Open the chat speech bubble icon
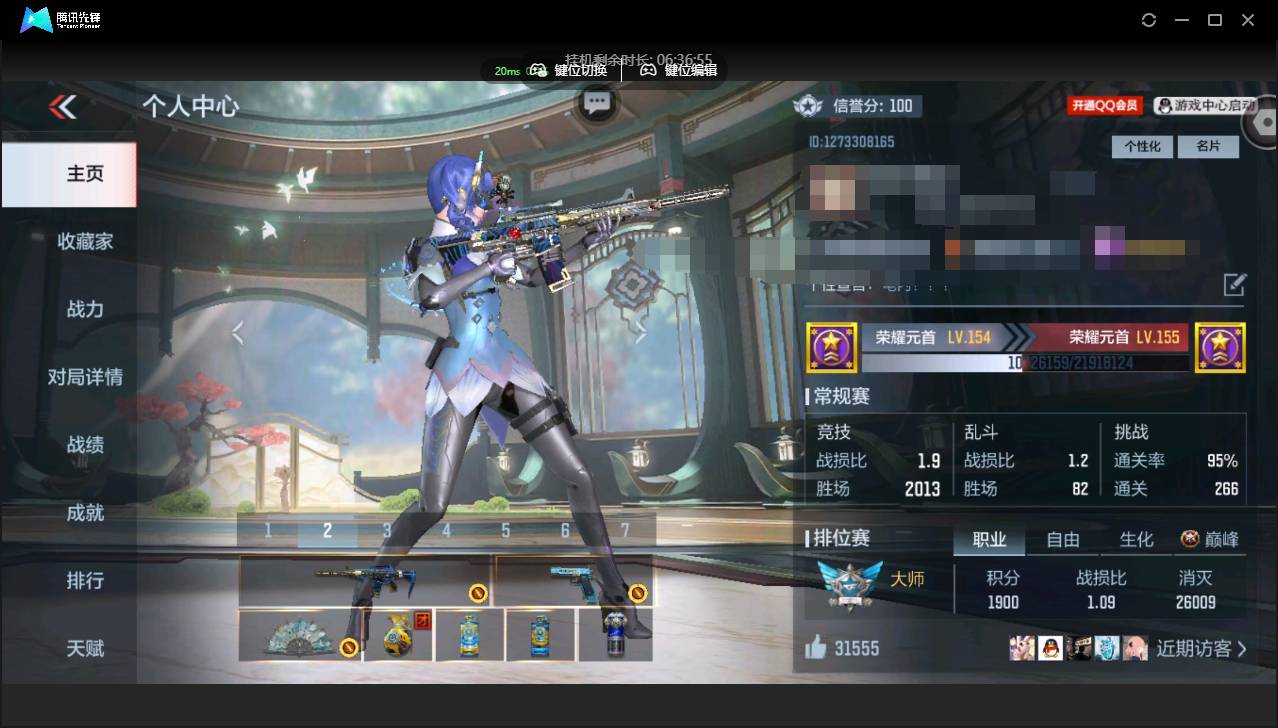 597,102
